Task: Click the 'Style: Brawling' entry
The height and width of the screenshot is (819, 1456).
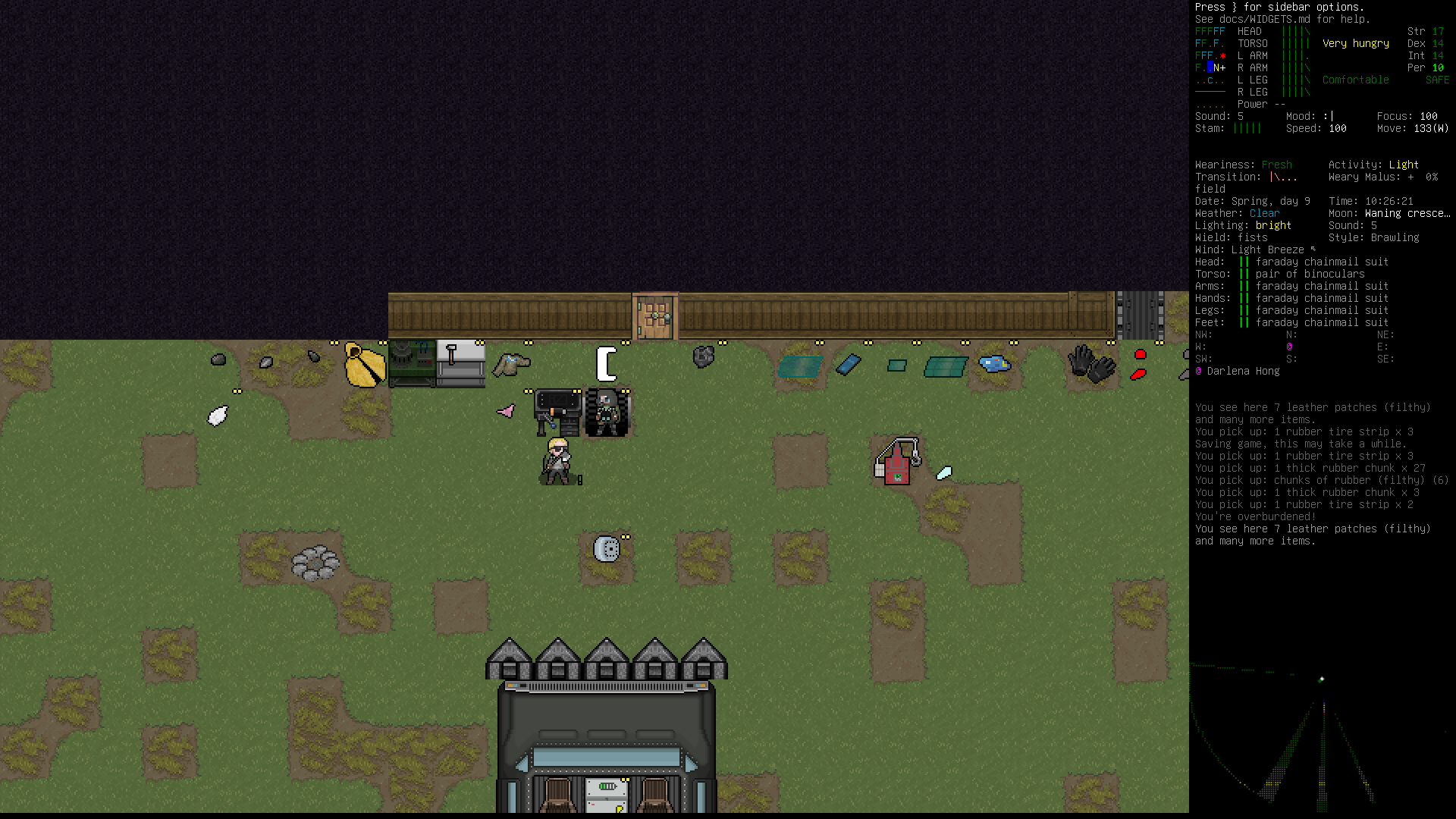Action: coord(1374,237)
